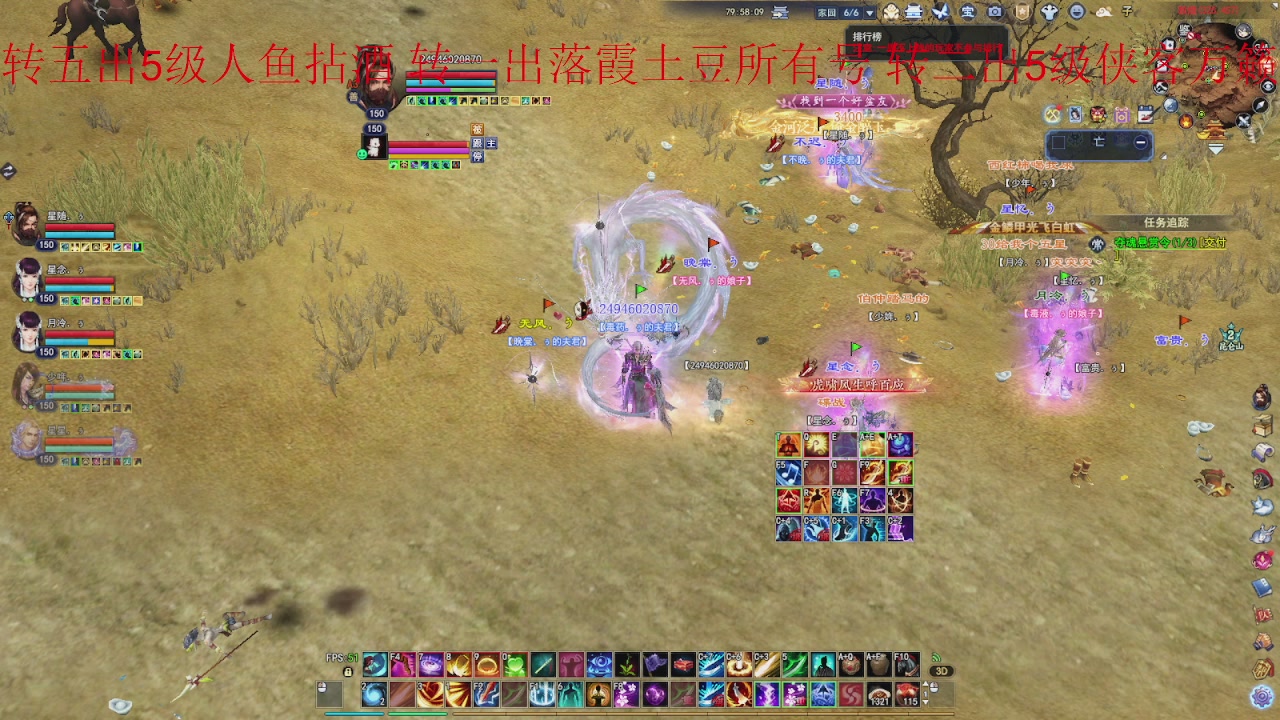The image size is (1280, 720).
Task: Collapse the right widget bar with minus button
Action: (x=1141, y=143)
